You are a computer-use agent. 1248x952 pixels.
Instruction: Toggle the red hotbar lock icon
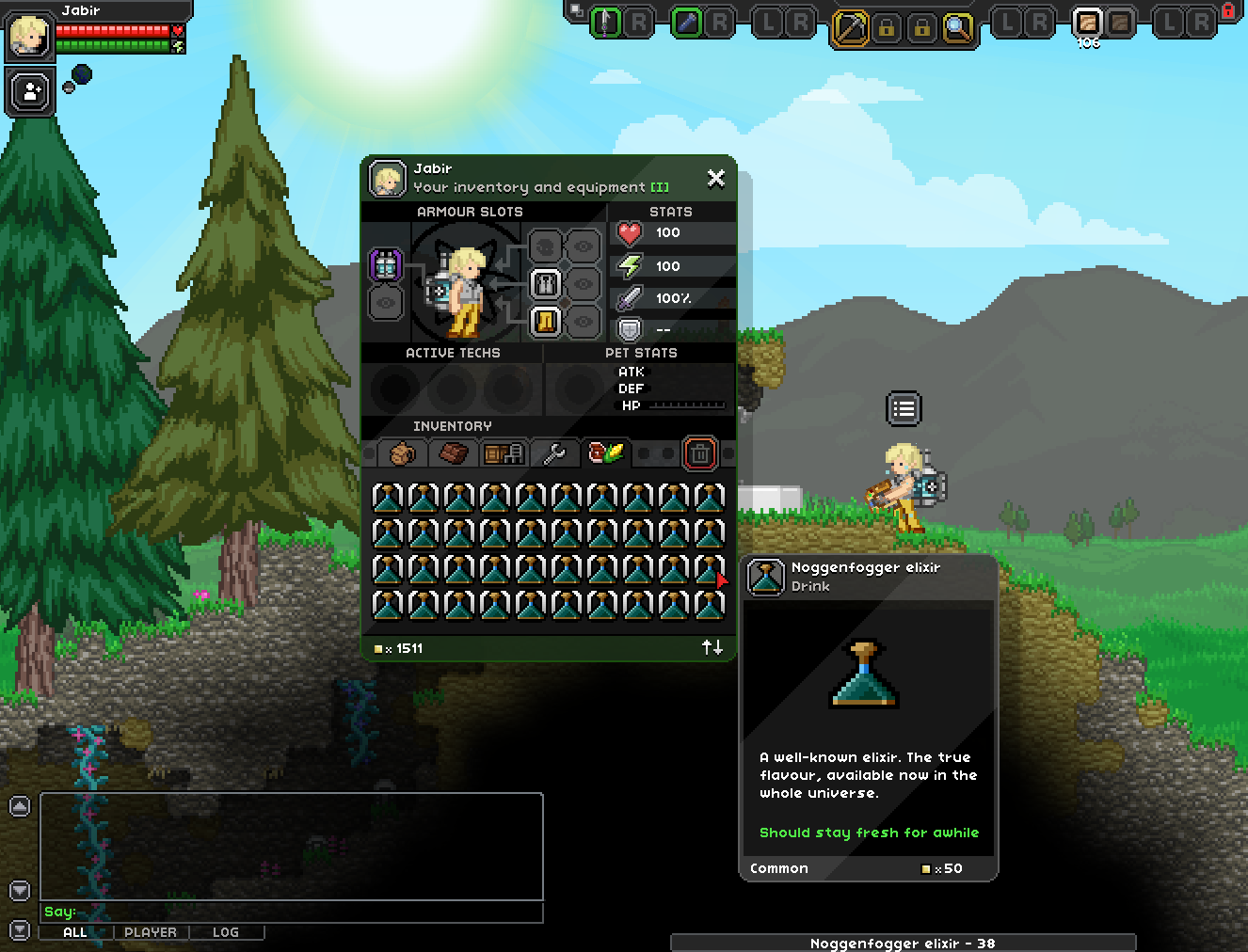point(1228,10)
